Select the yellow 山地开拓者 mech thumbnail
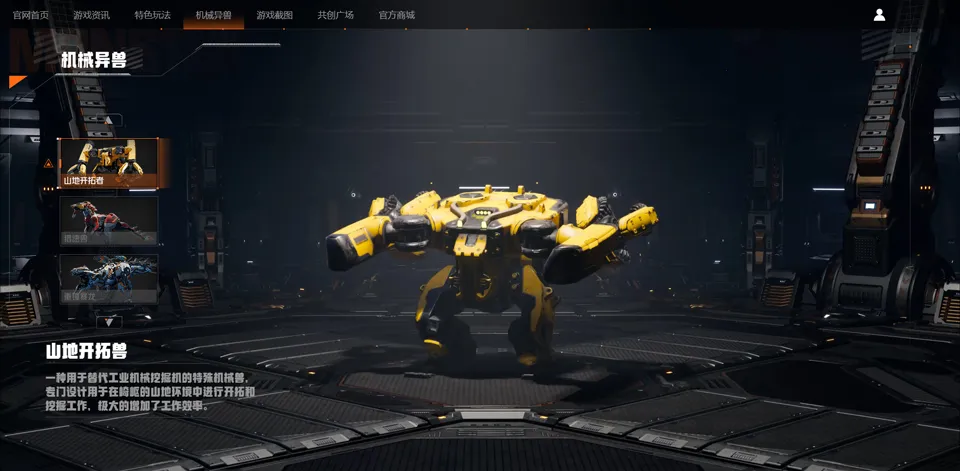 click(x=109, y=162)
